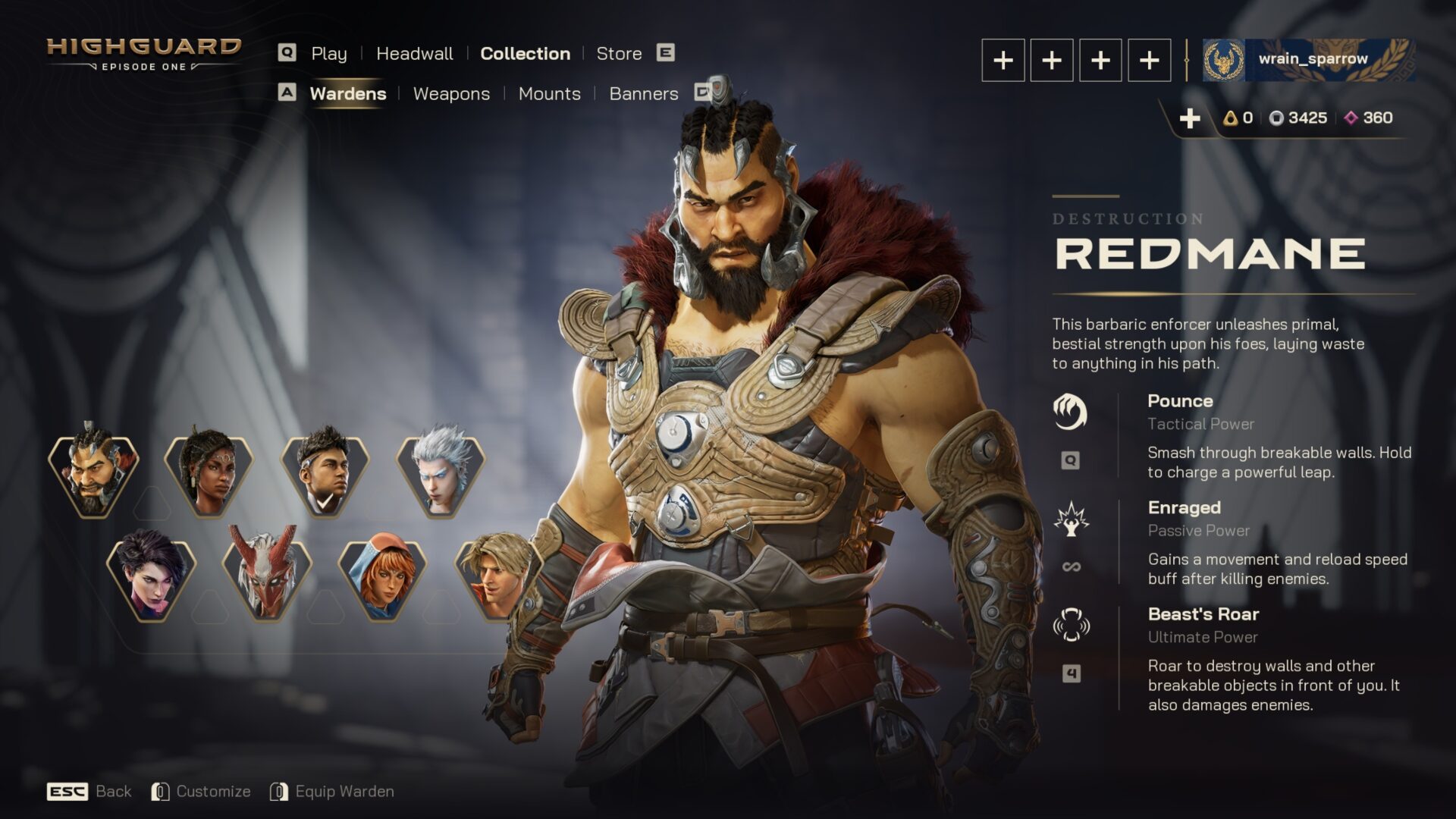The width and height of the screenshot is (1456, 819).
Task: Select the Play menu item
Action: (329, 53)
